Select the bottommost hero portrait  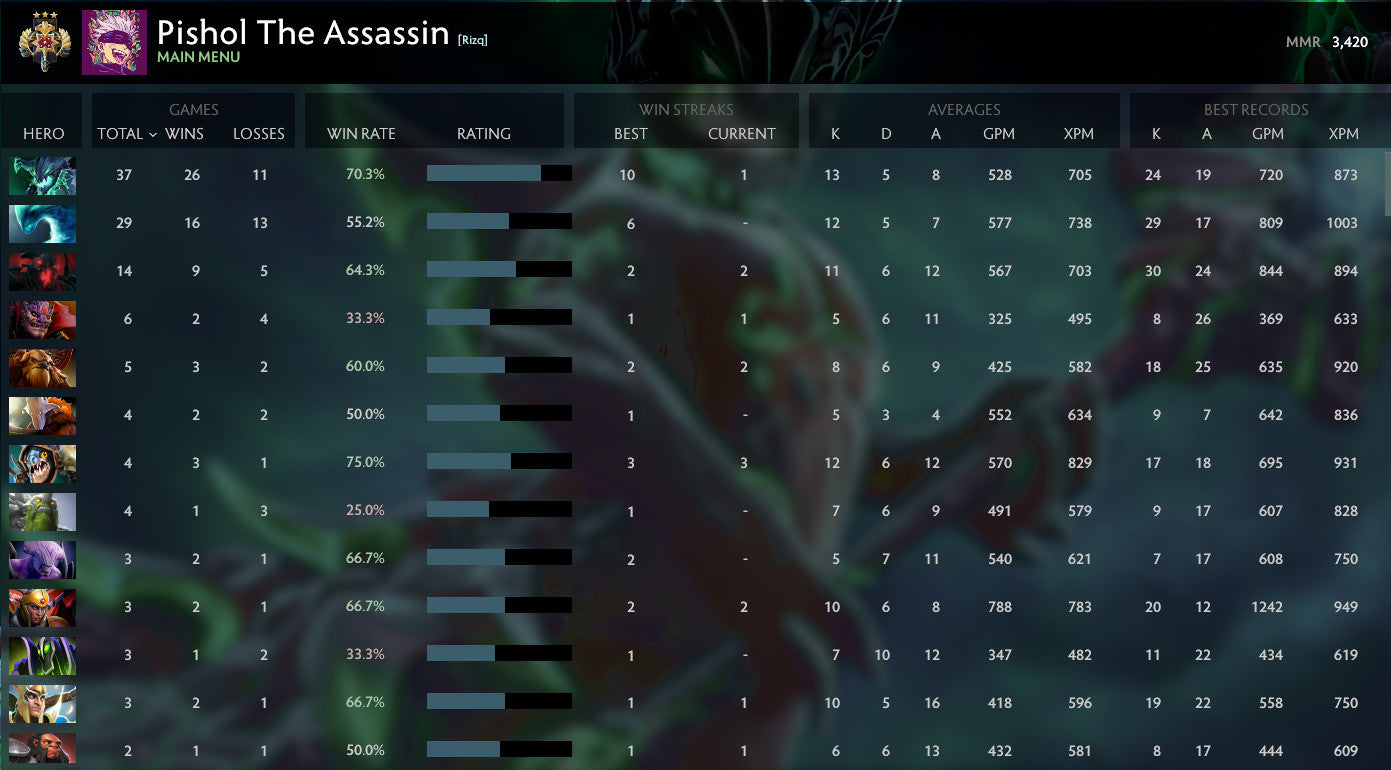coord(42,750)
